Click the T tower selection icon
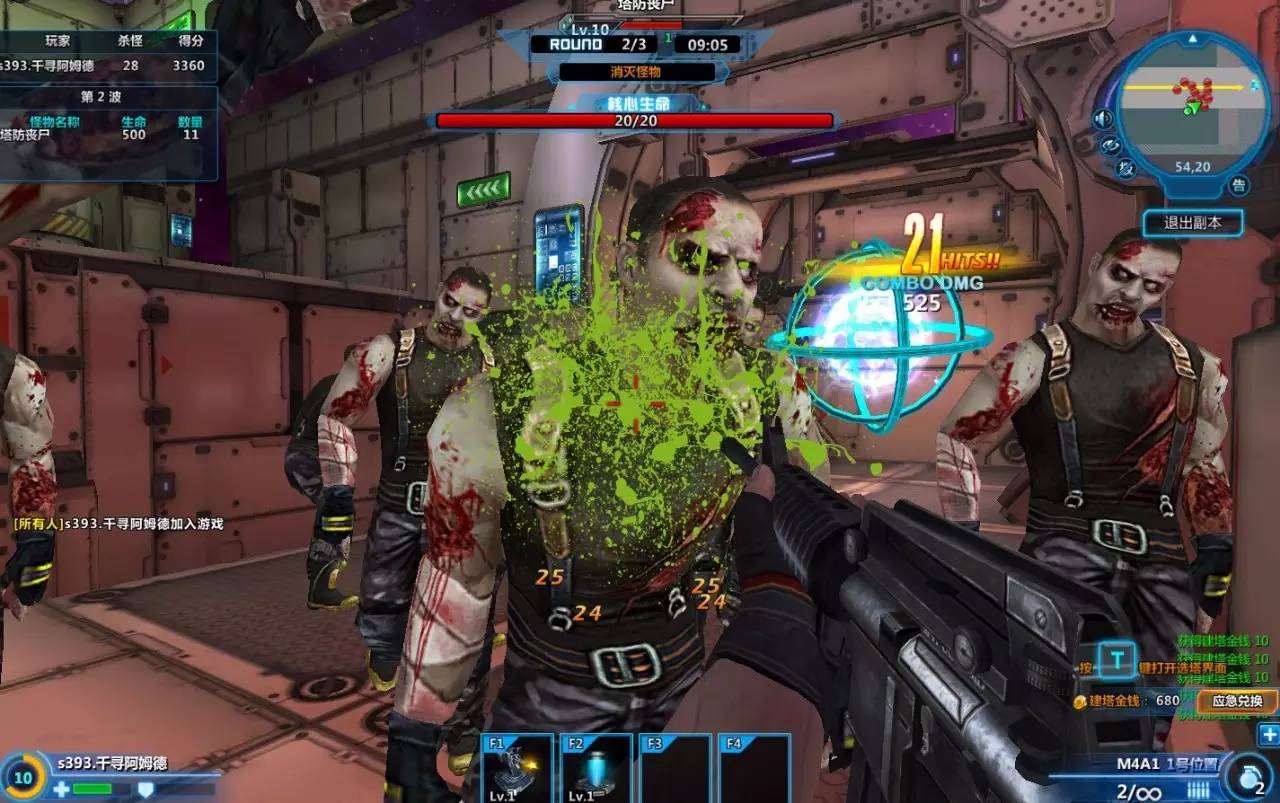This screenshot has height=803, width=1280. click(x=1117, y=660)
